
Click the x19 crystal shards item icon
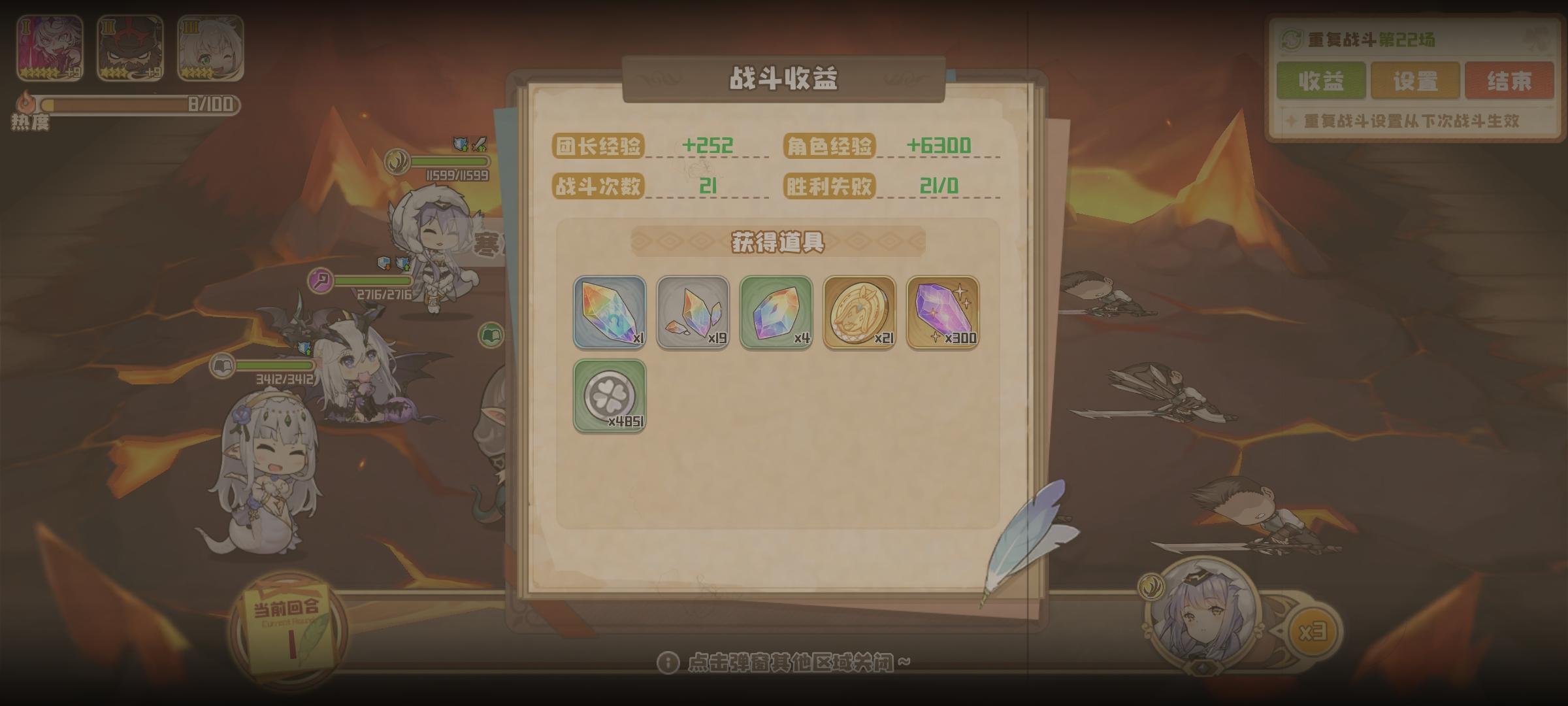coord(694,313)
